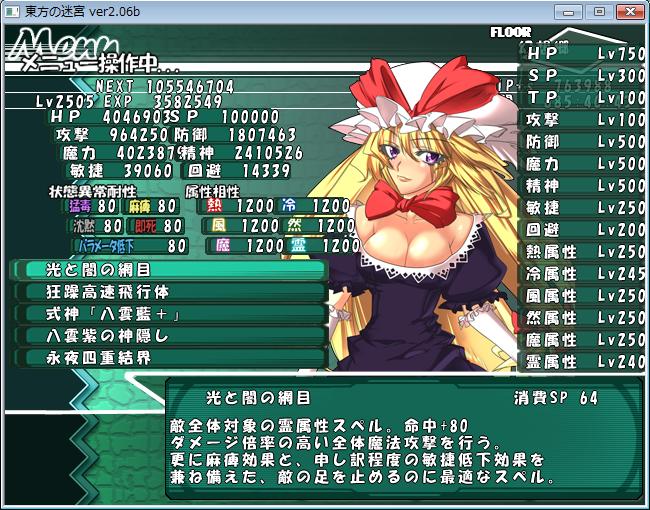The image size is (650, 510).
Task: Click the 風属性 level row
Action: click(x=584, y=296)
